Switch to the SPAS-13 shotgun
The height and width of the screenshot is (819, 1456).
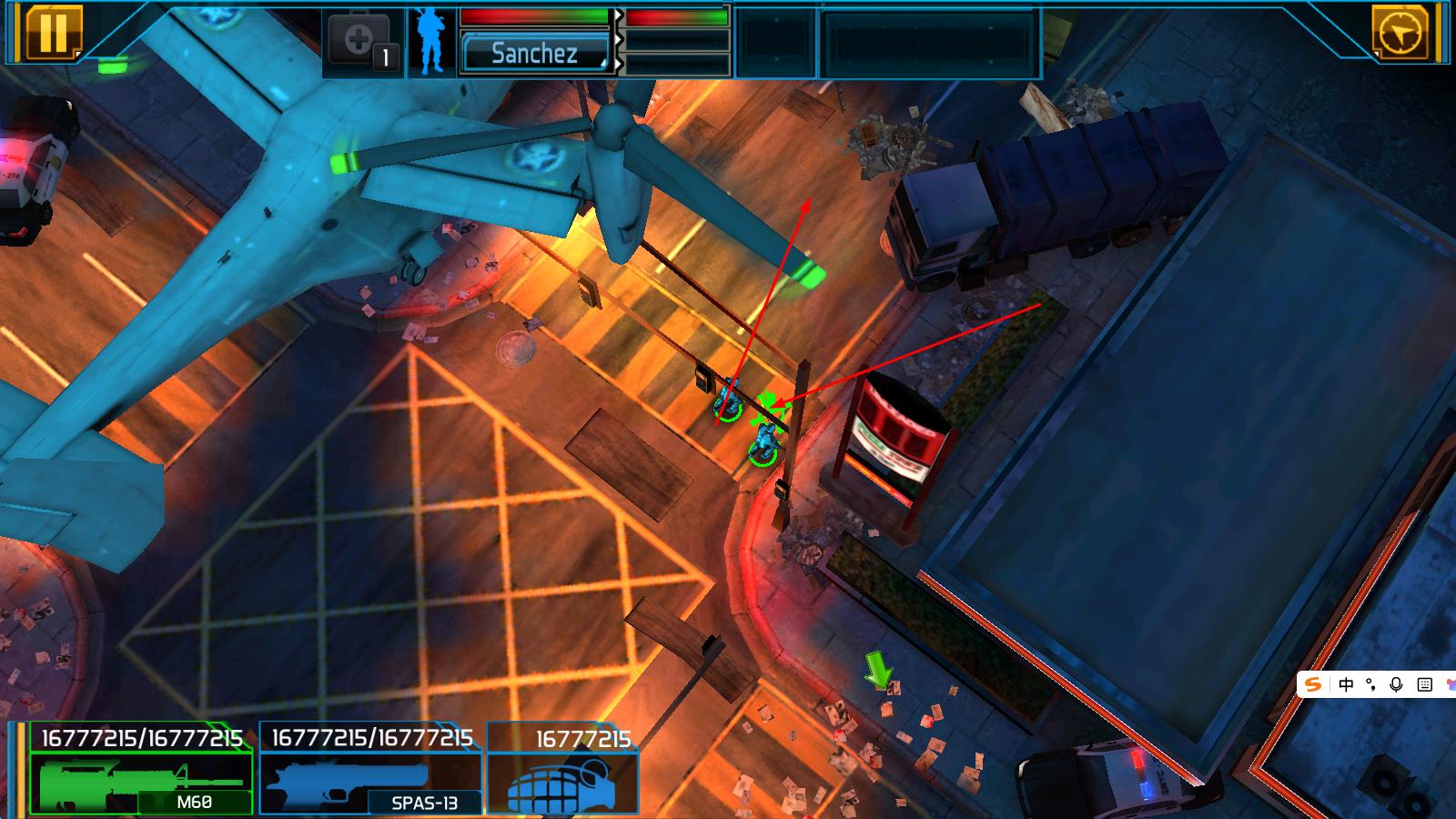click(369, 781)
